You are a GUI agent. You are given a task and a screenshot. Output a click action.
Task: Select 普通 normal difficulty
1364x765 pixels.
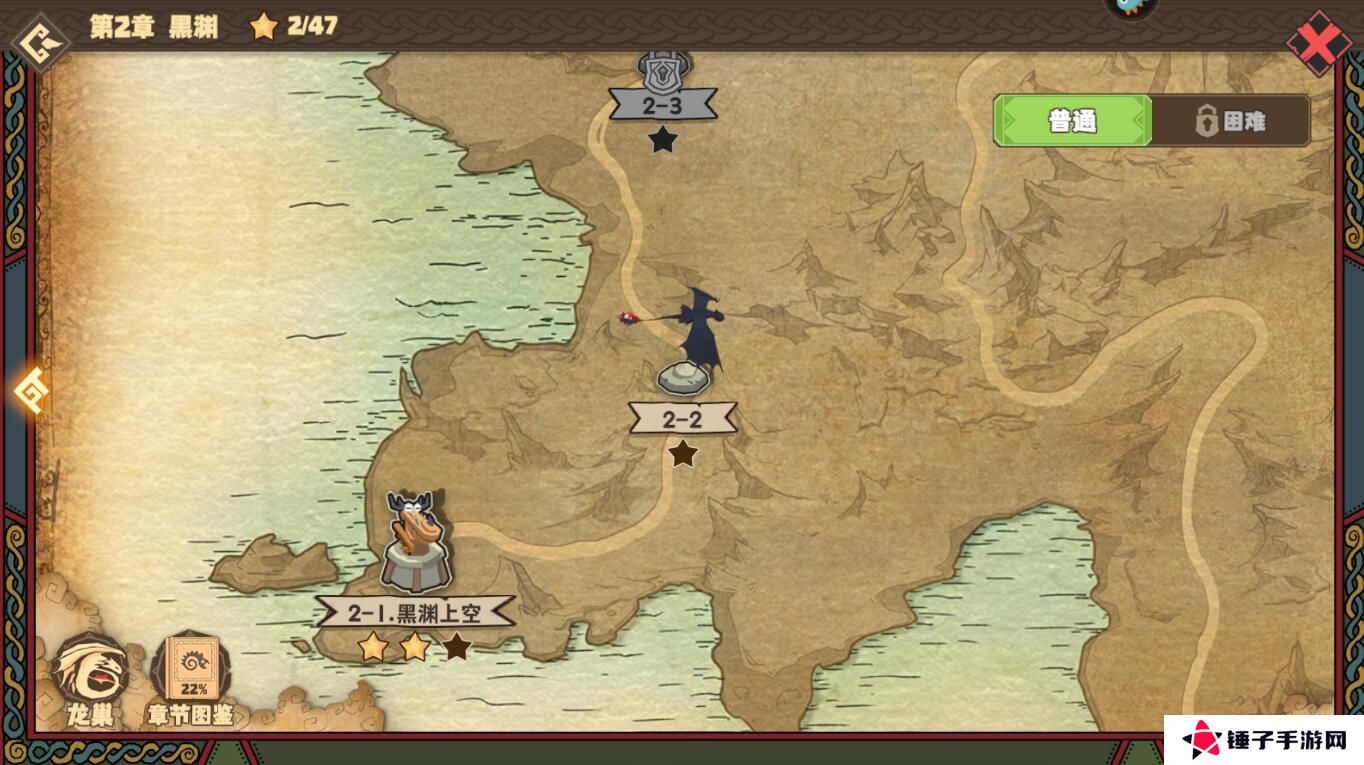click(1071, 120)
